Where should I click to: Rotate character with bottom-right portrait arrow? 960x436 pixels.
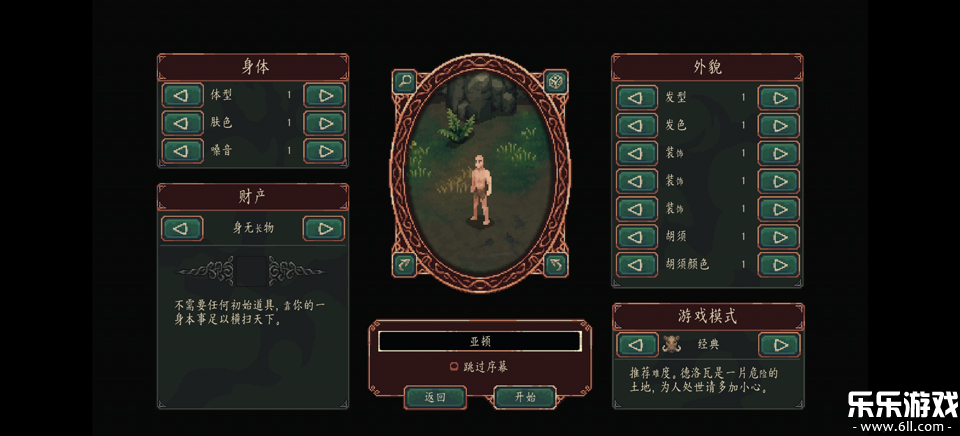[x=555, y=265]
